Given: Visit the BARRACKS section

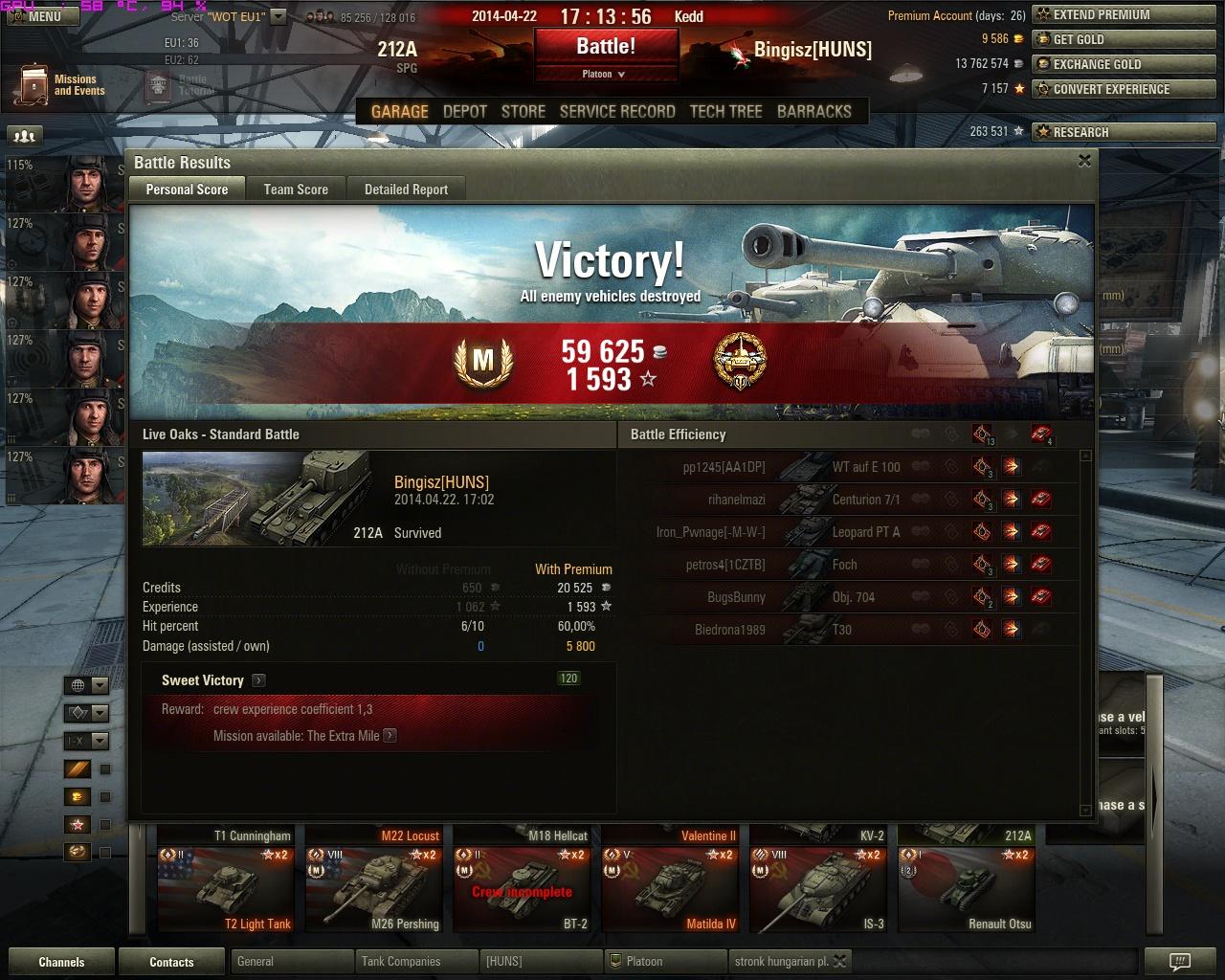Looking at the screenshot, I should 813,111.
